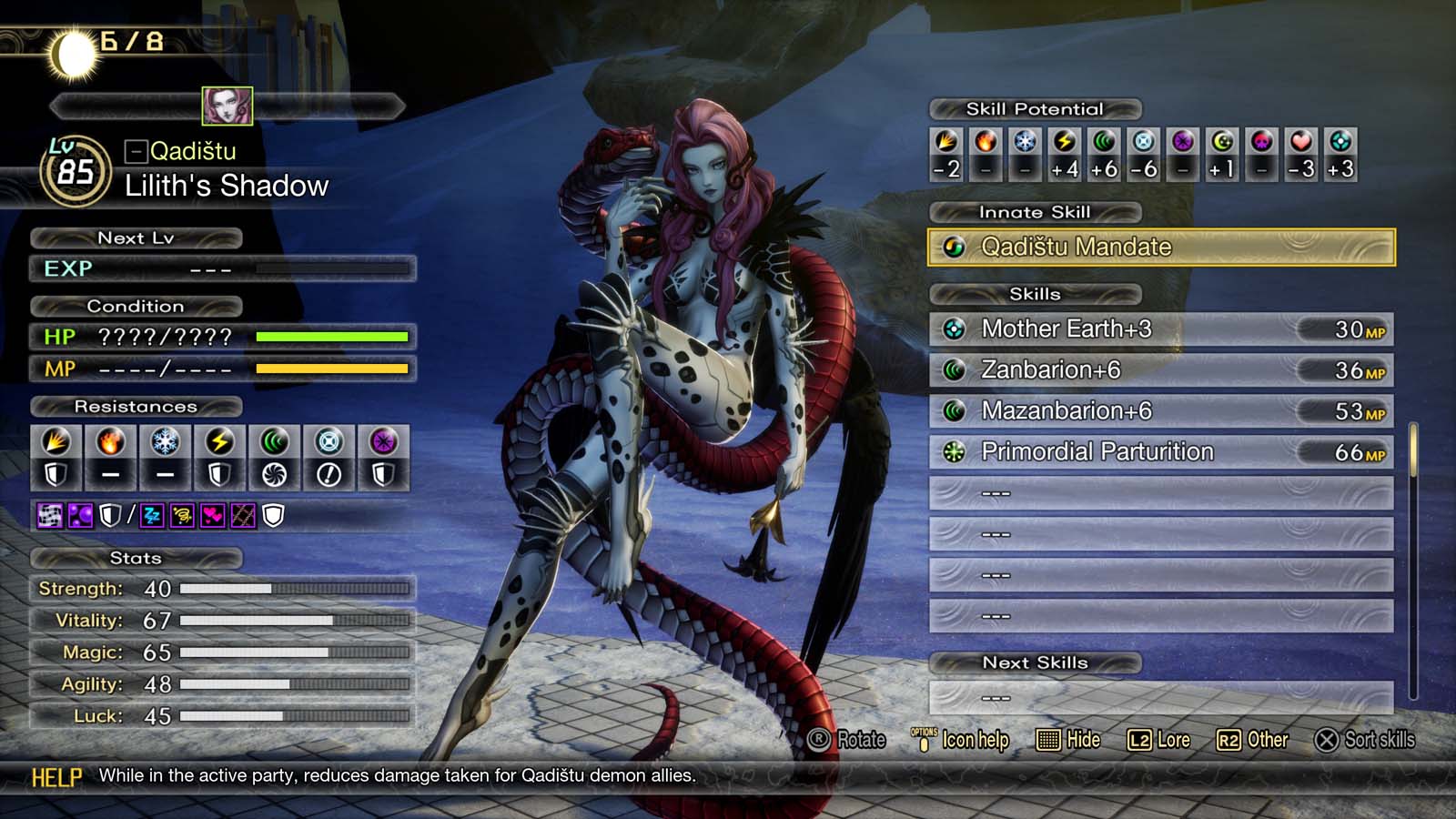This screenshot has width=1456, height=819.
Task: Open the Qadištu Mandate innate skill
Action: (x=1156, y=246)
